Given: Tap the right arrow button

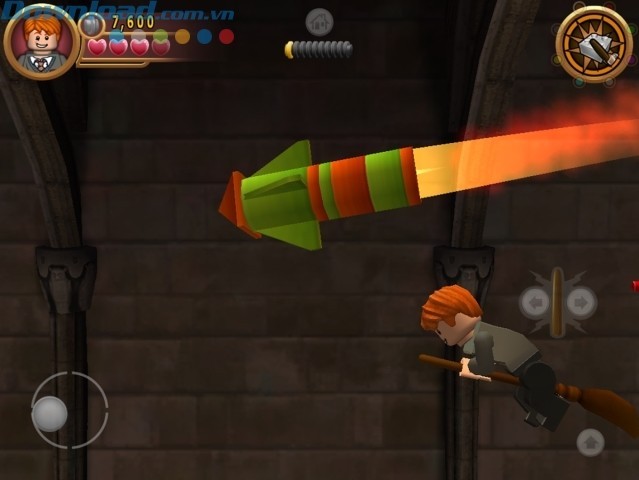Looking at the screenshot, I should pyautogui.click(x=581, y=302).
